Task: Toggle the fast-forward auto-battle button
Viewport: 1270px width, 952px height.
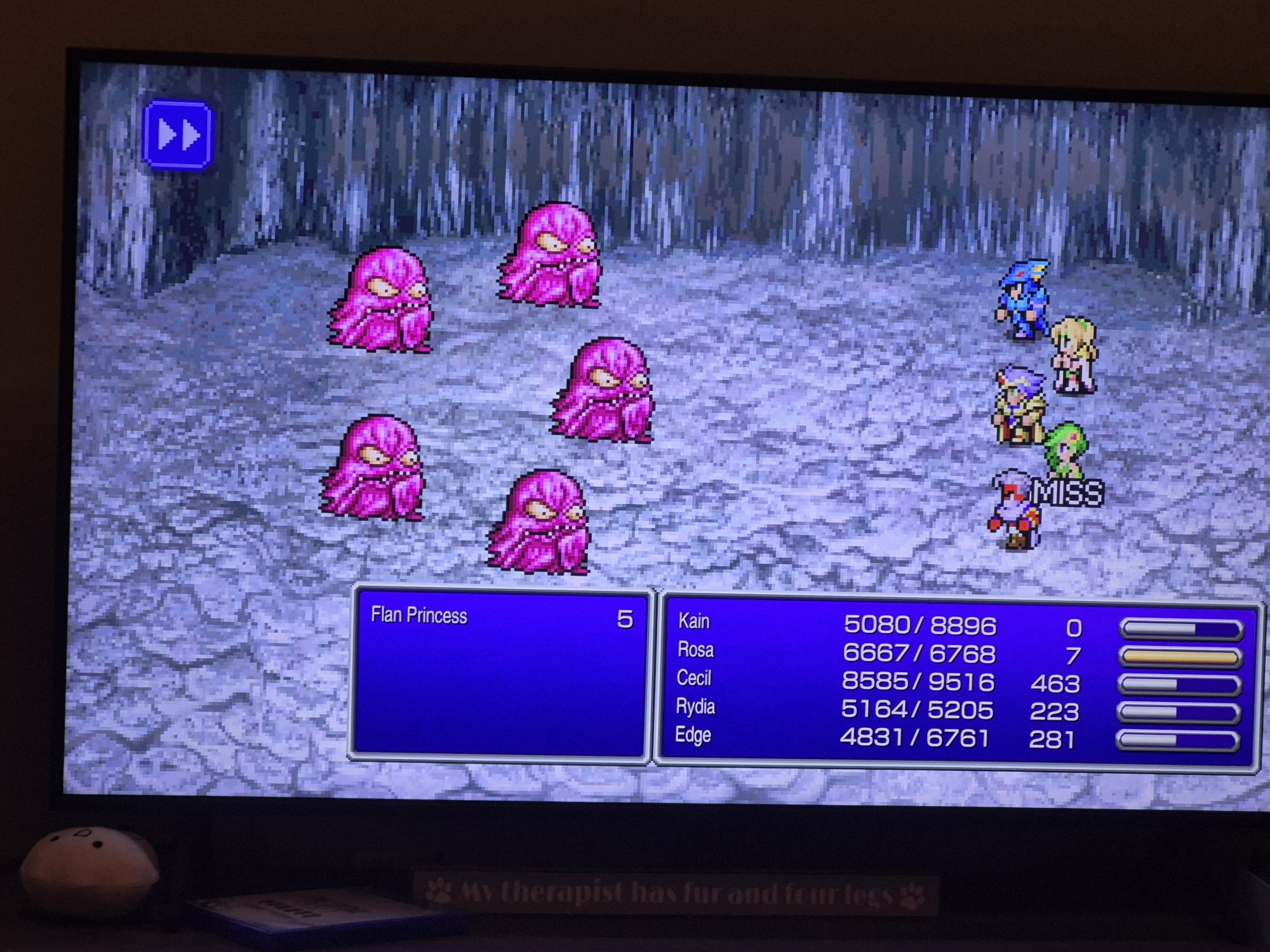Action: click(x=178, y=135)
